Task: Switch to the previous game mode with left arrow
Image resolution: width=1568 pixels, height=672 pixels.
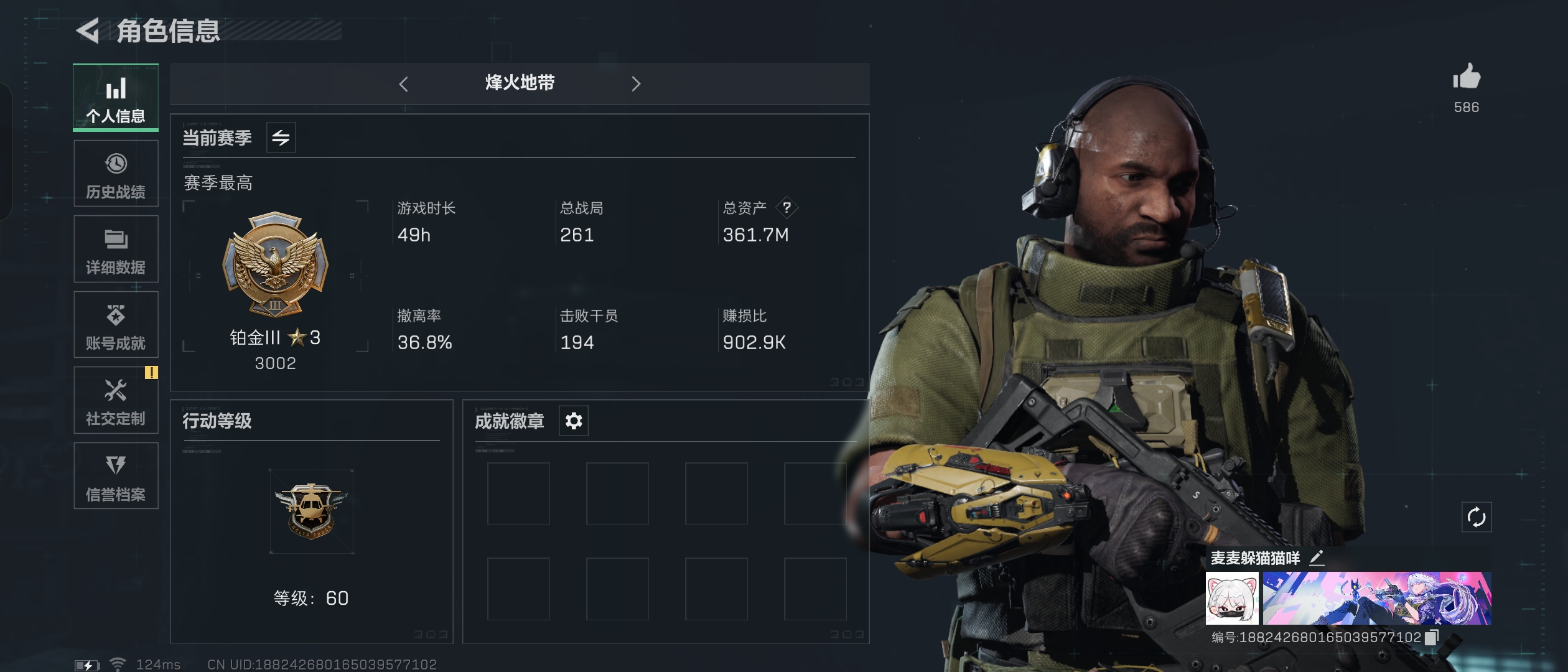Action: click(x=404, y=84)
